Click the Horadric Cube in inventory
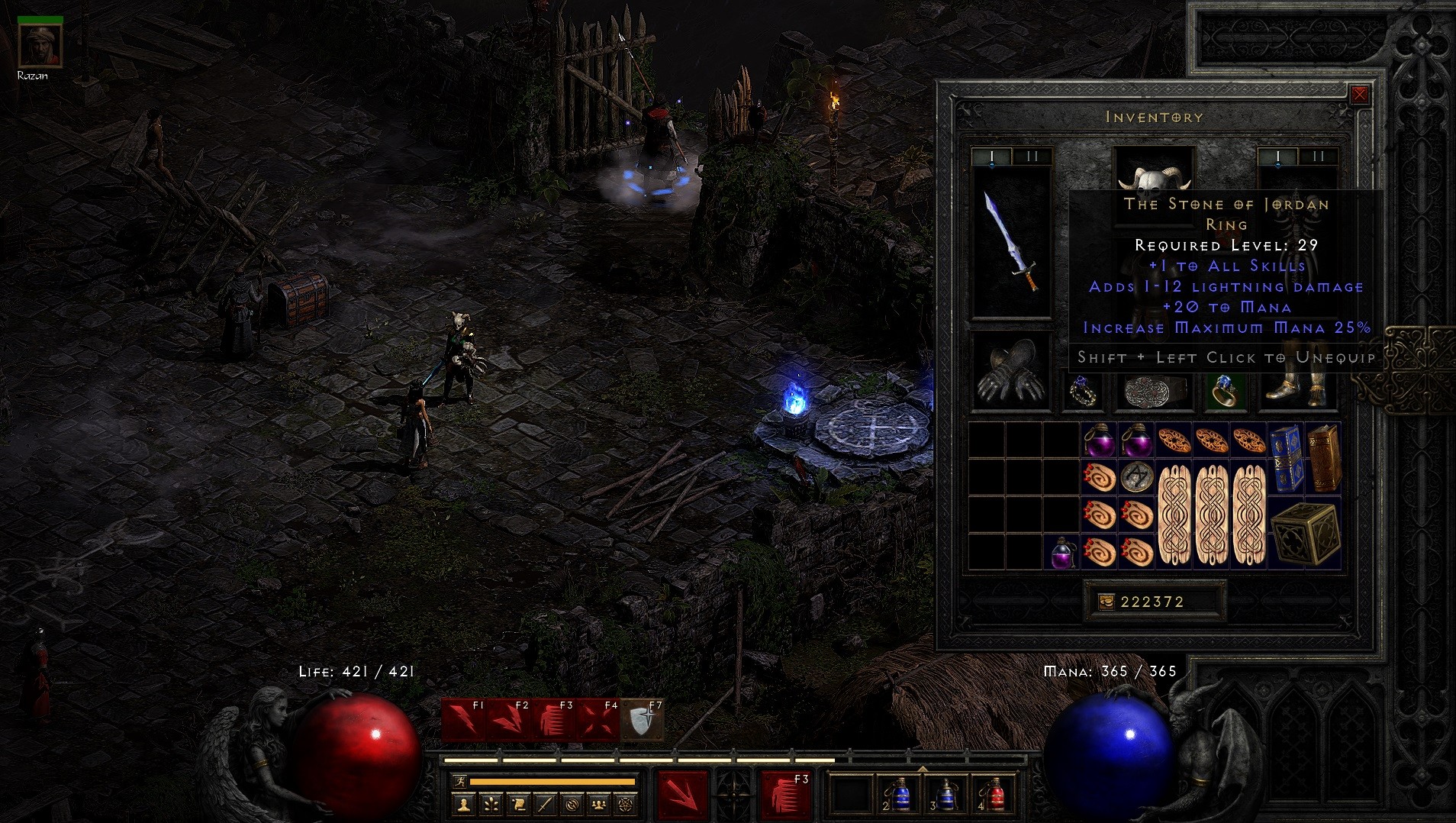Image resolution: width=1456 pixels, height=823 pixels. pyautogui.click(x=1305, y=533)
